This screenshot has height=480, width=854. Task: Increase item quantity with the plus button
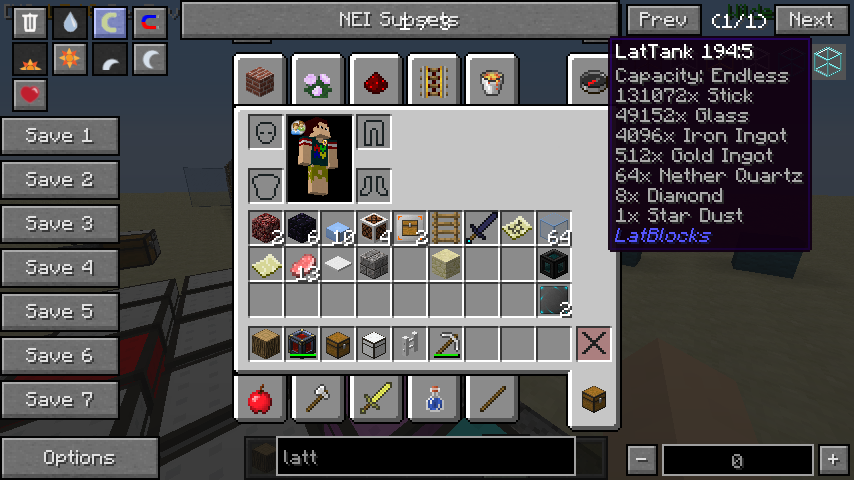point(832,460)
